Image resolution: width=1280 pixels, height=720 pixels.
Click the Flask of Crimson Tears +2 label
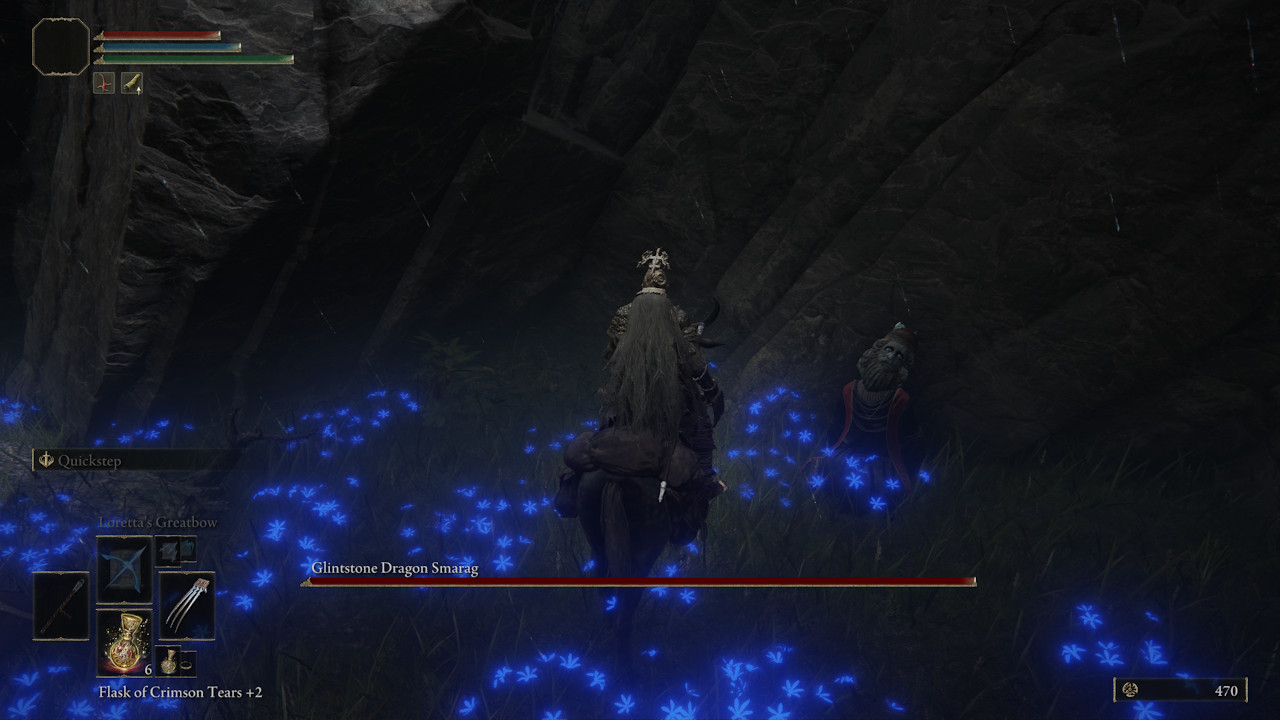[178, 691]
